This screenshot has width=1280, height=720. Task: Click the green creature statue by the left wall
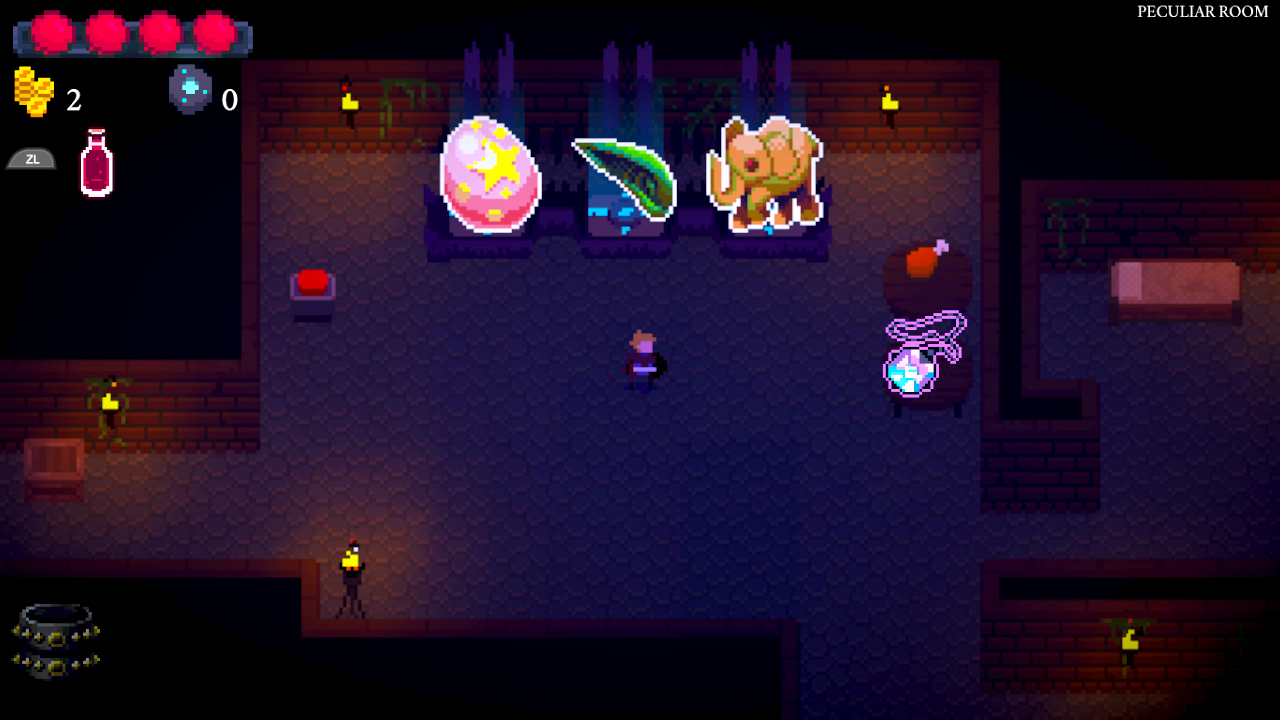[108, 400]
